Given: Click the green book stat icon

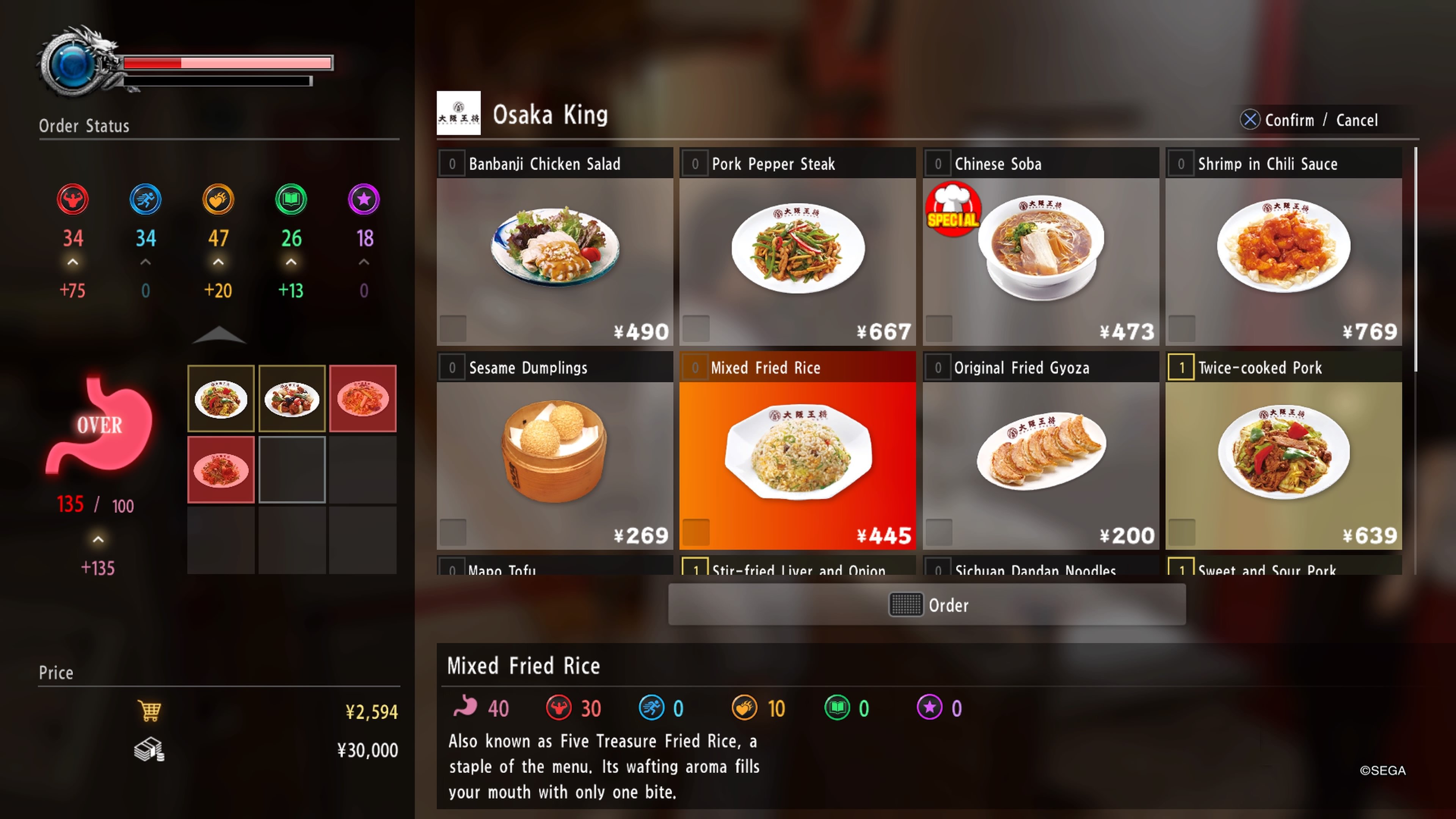Looking at the screenshot, I should (x=291, y=199).
